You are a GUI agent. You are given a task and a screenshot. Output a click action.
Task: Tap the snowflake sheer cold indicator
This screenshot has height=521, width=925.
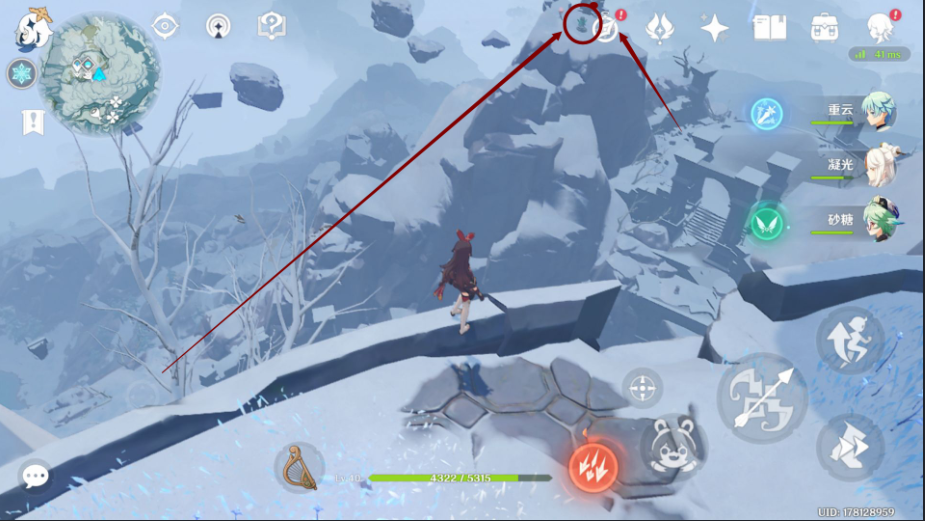pos(21,73)
